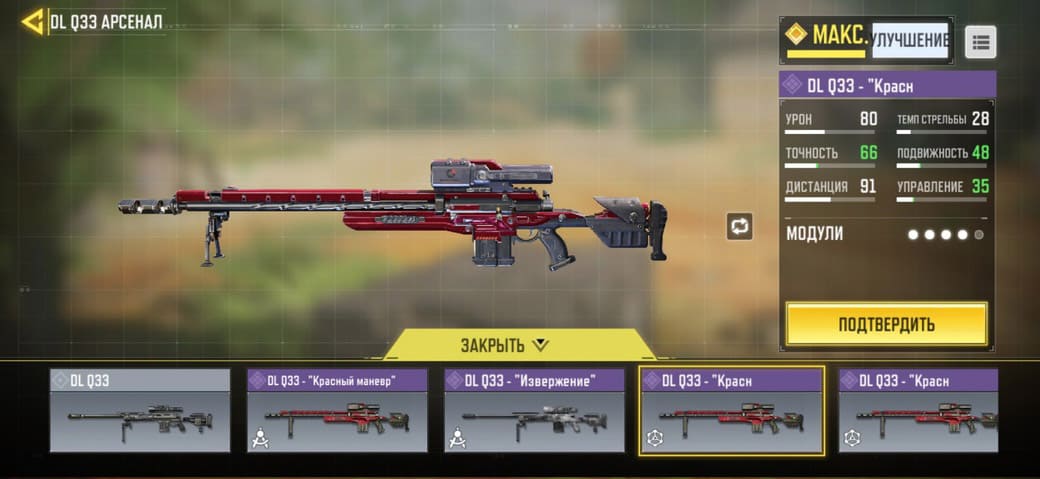Collapse the skin list with Закрыть
The height and width of the screenshot is (479, 1040).
pos(505,345)
